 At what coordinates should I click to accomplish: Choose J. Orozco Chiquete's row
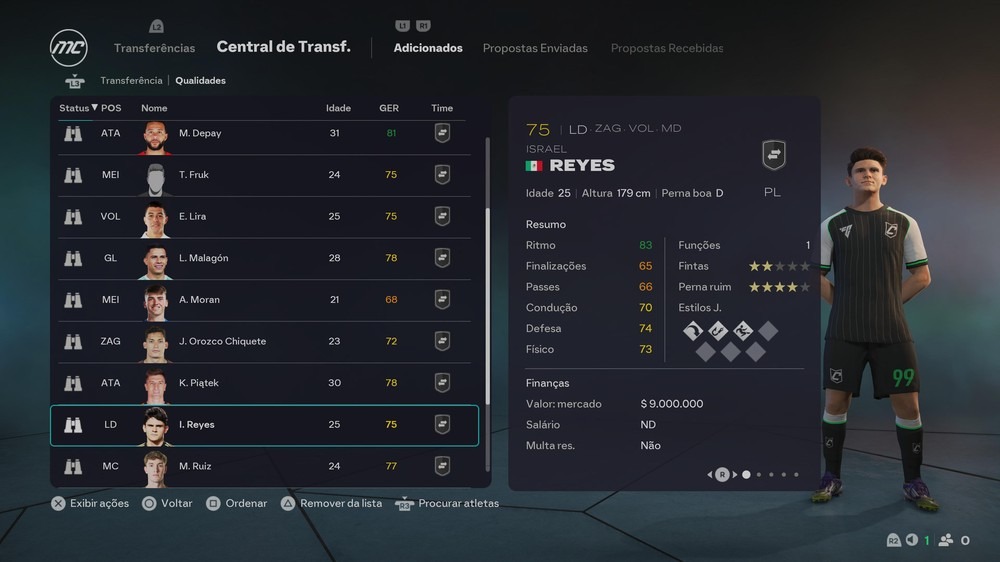tap(264, 341)
